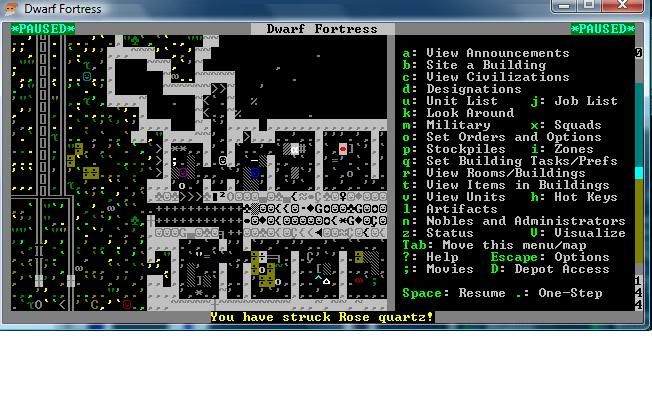Close the Dwarf Fortress window

click(631, 8)
